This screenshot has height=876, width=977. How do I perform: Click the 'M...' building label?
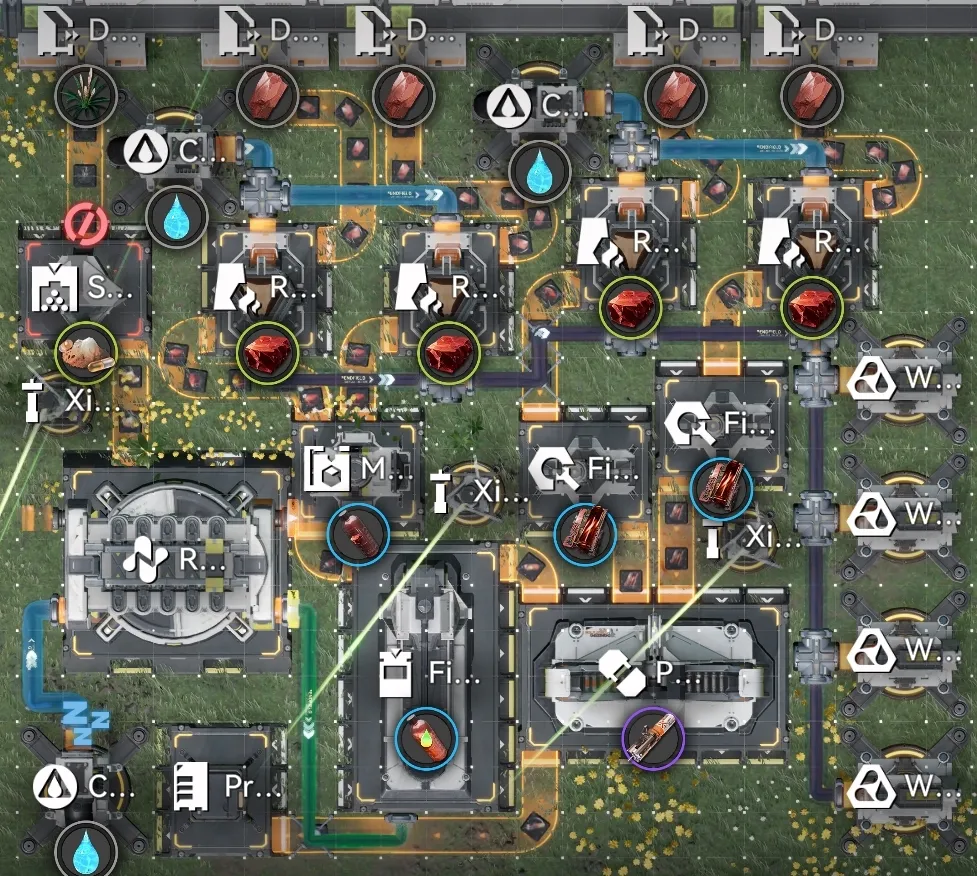[357, 470]
